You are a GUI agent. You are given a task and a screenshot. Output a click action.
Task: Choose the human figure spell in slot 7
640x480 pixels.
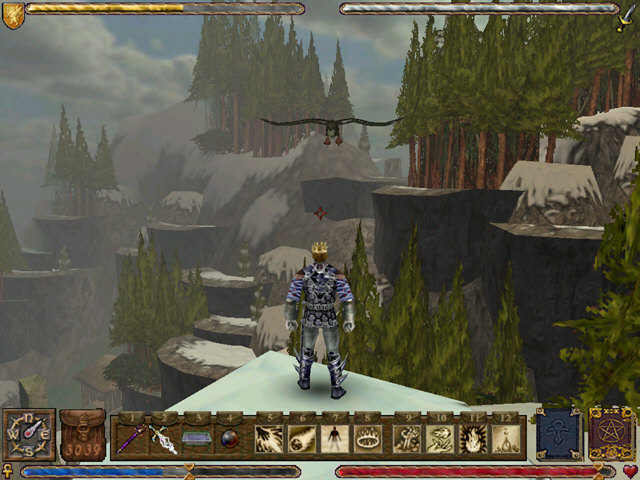coord(336,438)
